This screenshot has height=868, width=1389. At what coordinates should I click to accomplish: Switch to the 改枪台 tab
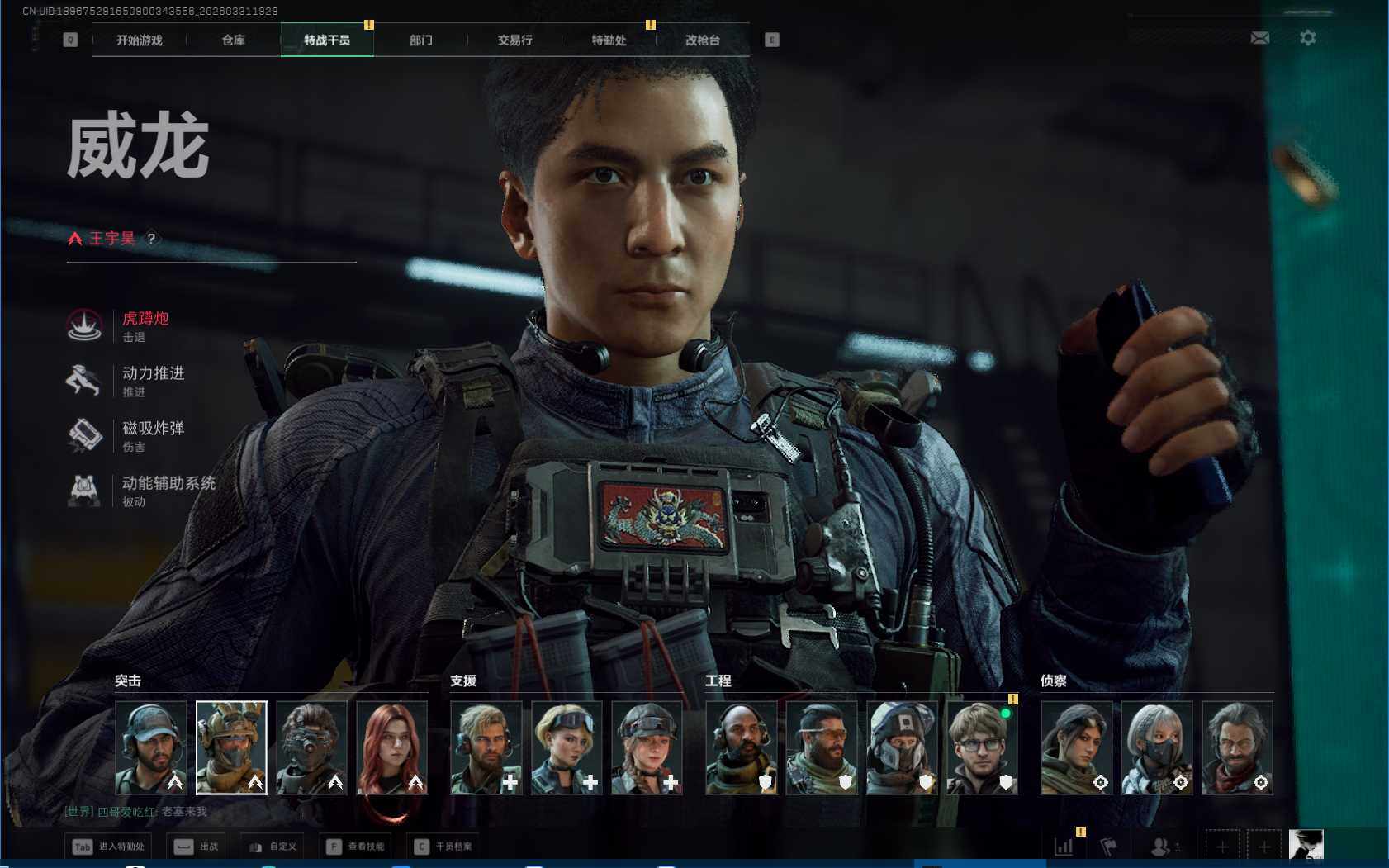coord(703,40)
